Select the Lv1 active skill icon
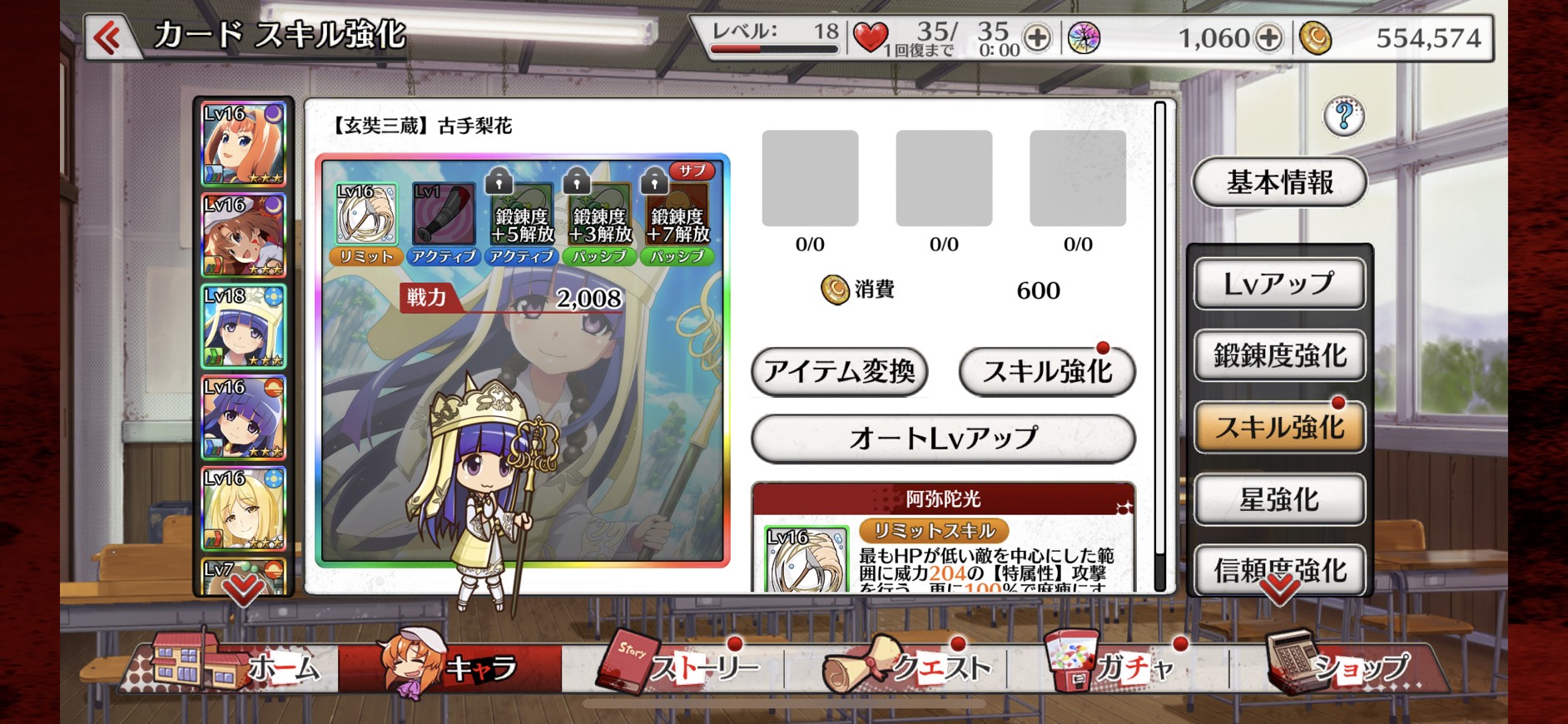The image size is (1568, 724). [x=443, y=215]
